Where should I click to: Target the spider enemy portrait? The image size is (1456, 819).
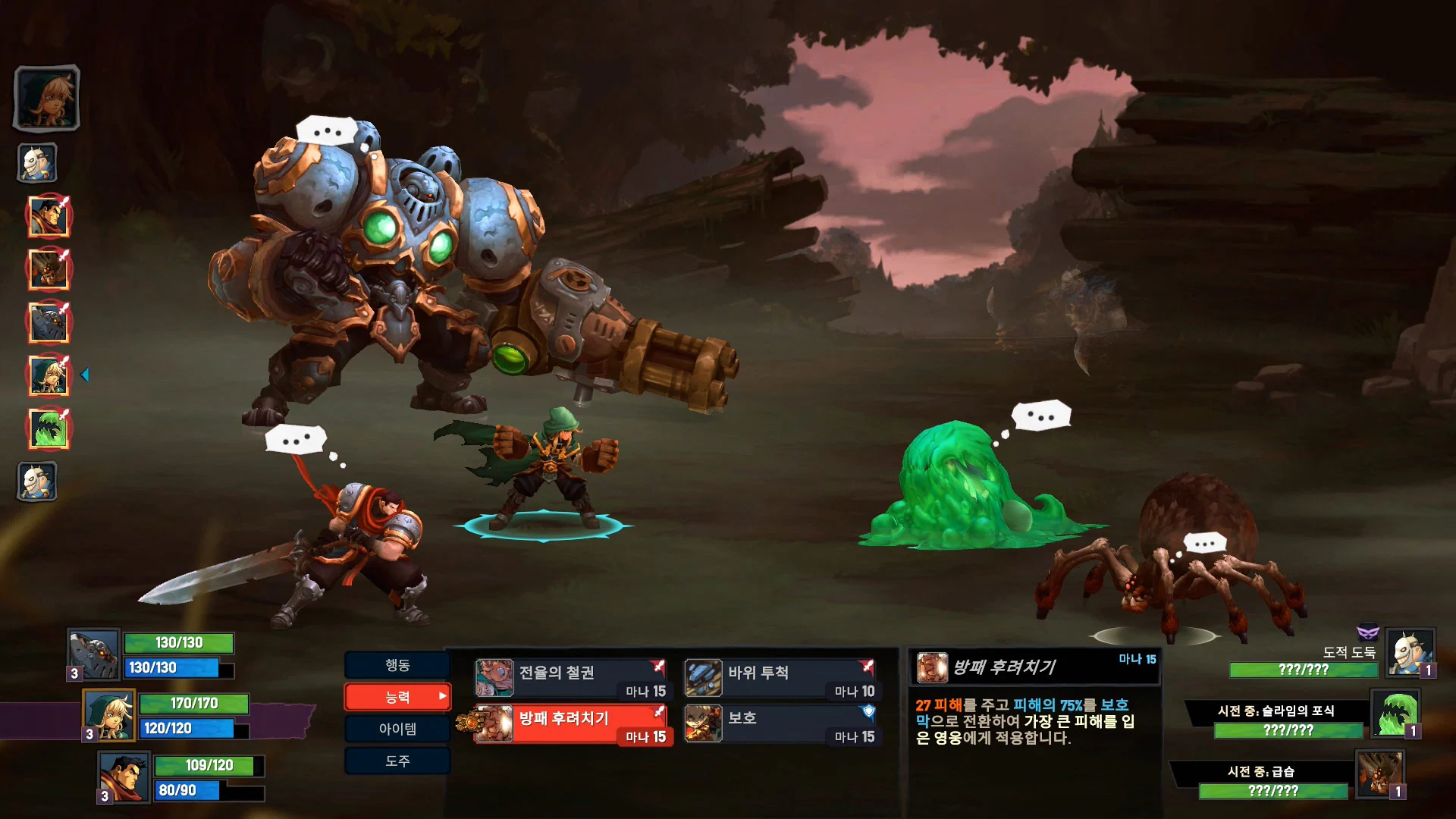point(1380,773)
